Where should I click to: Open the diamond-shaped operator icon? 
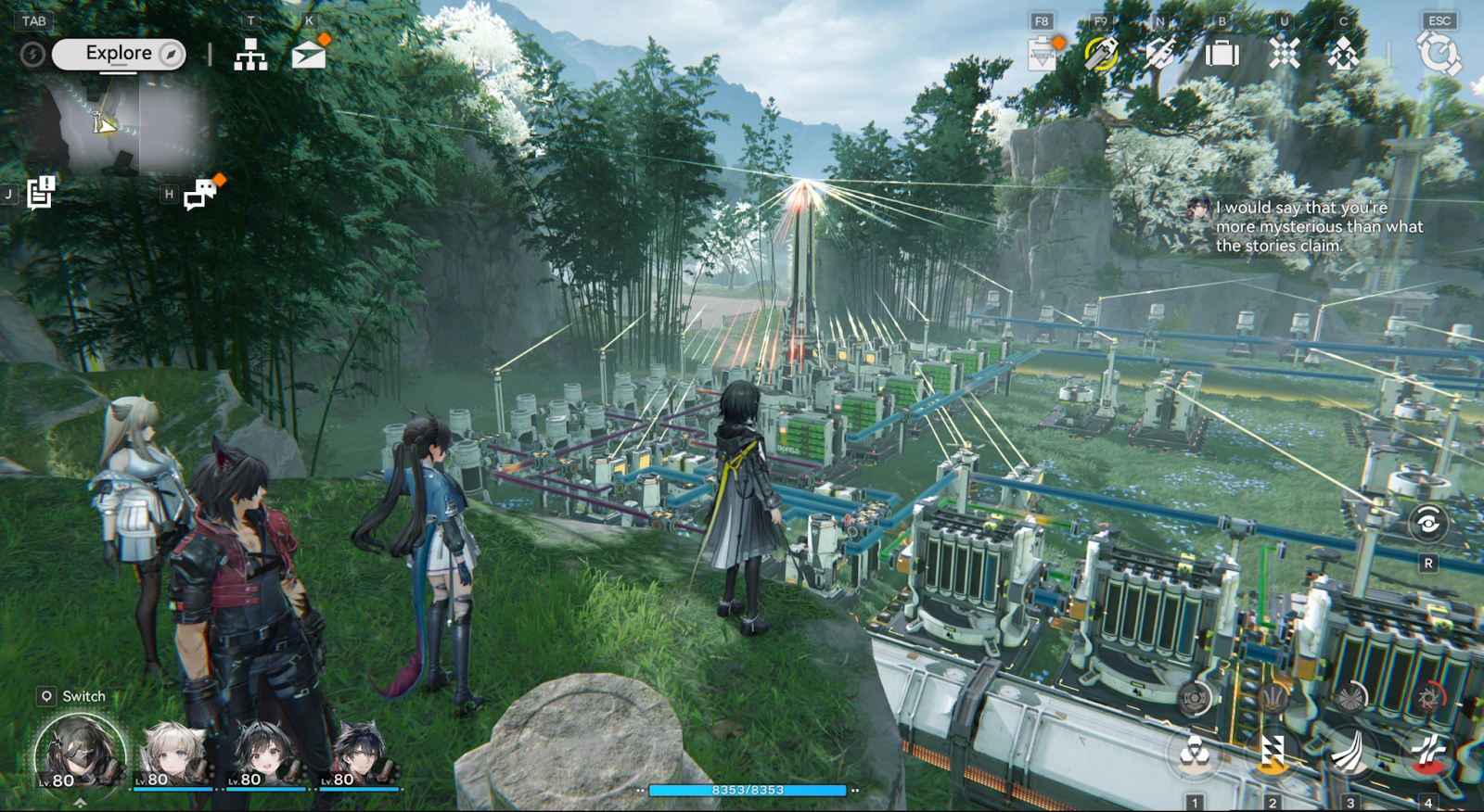pyautogui.click(x=1343, y=55)
